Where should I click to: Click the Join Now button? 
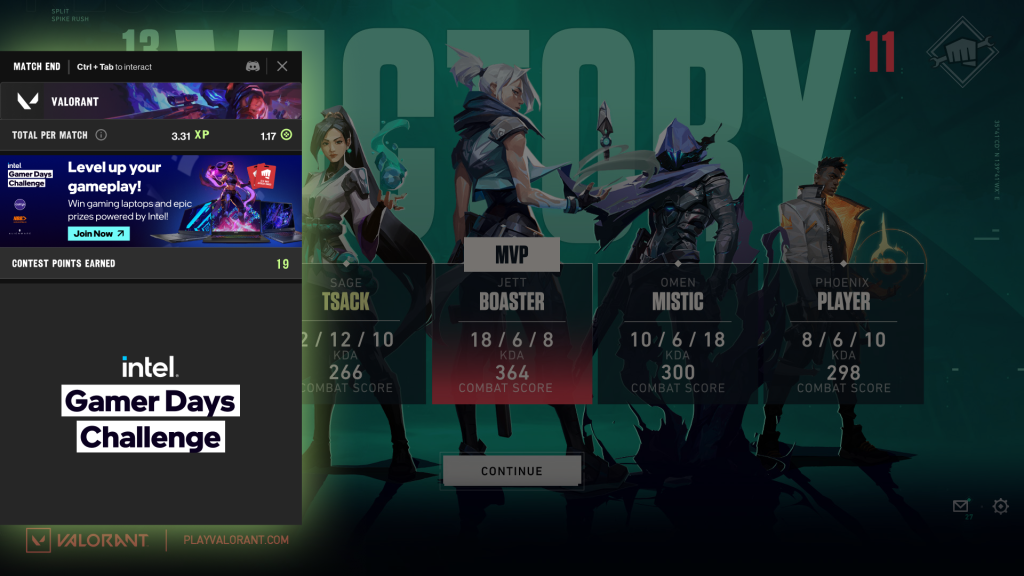tap(99, 234)
